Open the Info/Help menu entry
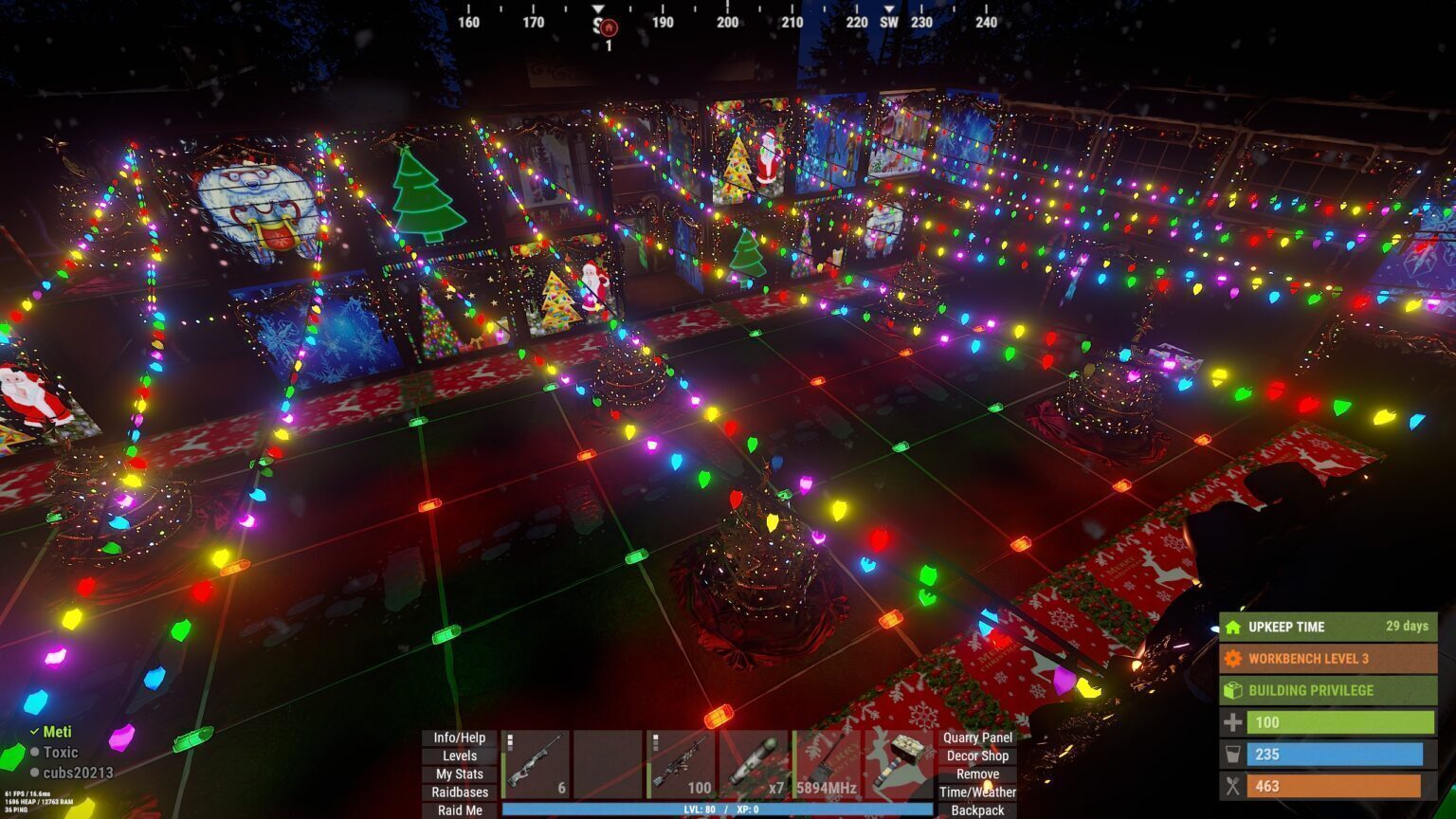Viewport: 1456px width, 819px height. click(x=459, y=737)
